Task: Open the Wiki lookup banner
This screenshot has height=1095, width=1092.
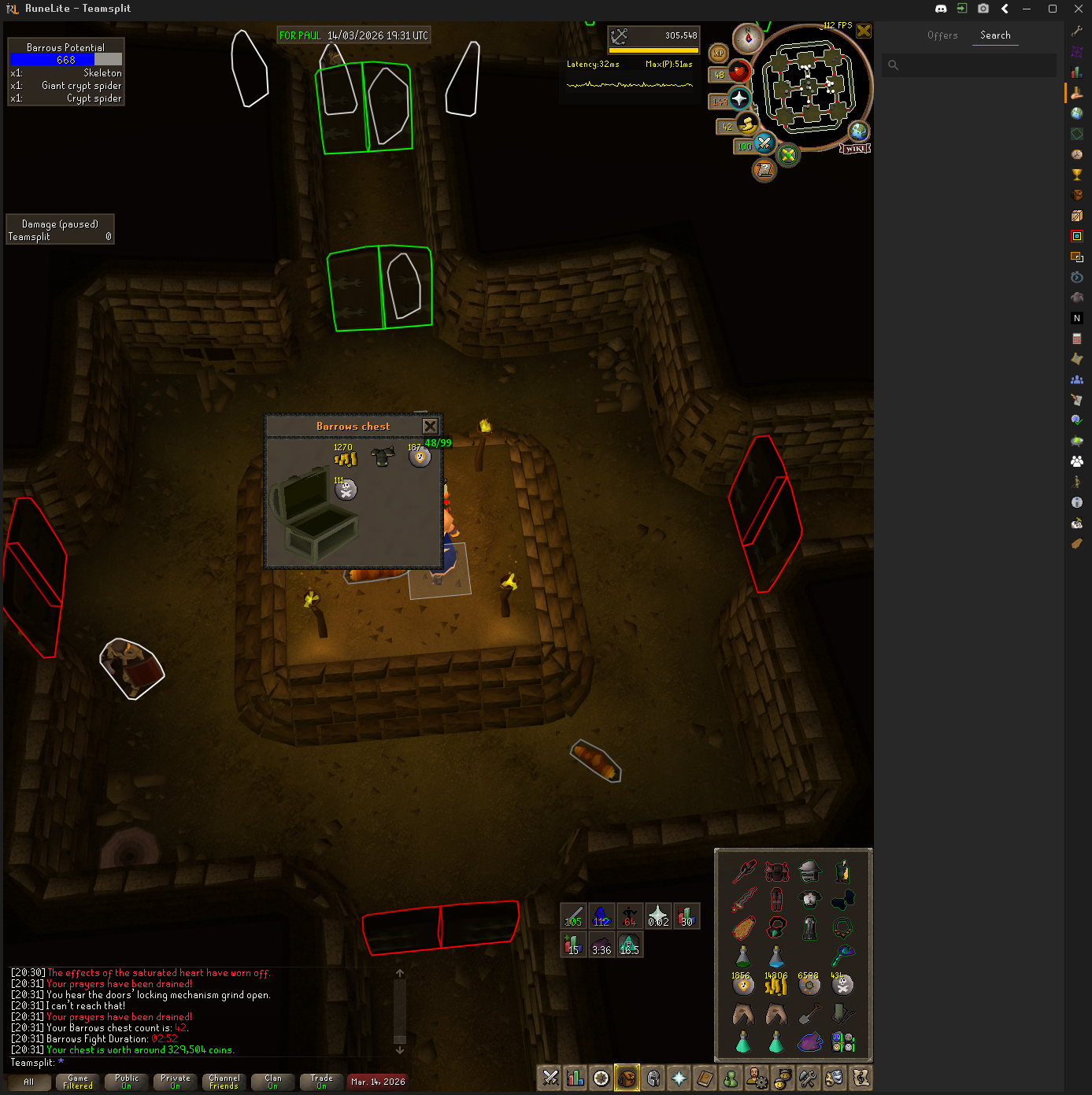Action: click(855, 149)
